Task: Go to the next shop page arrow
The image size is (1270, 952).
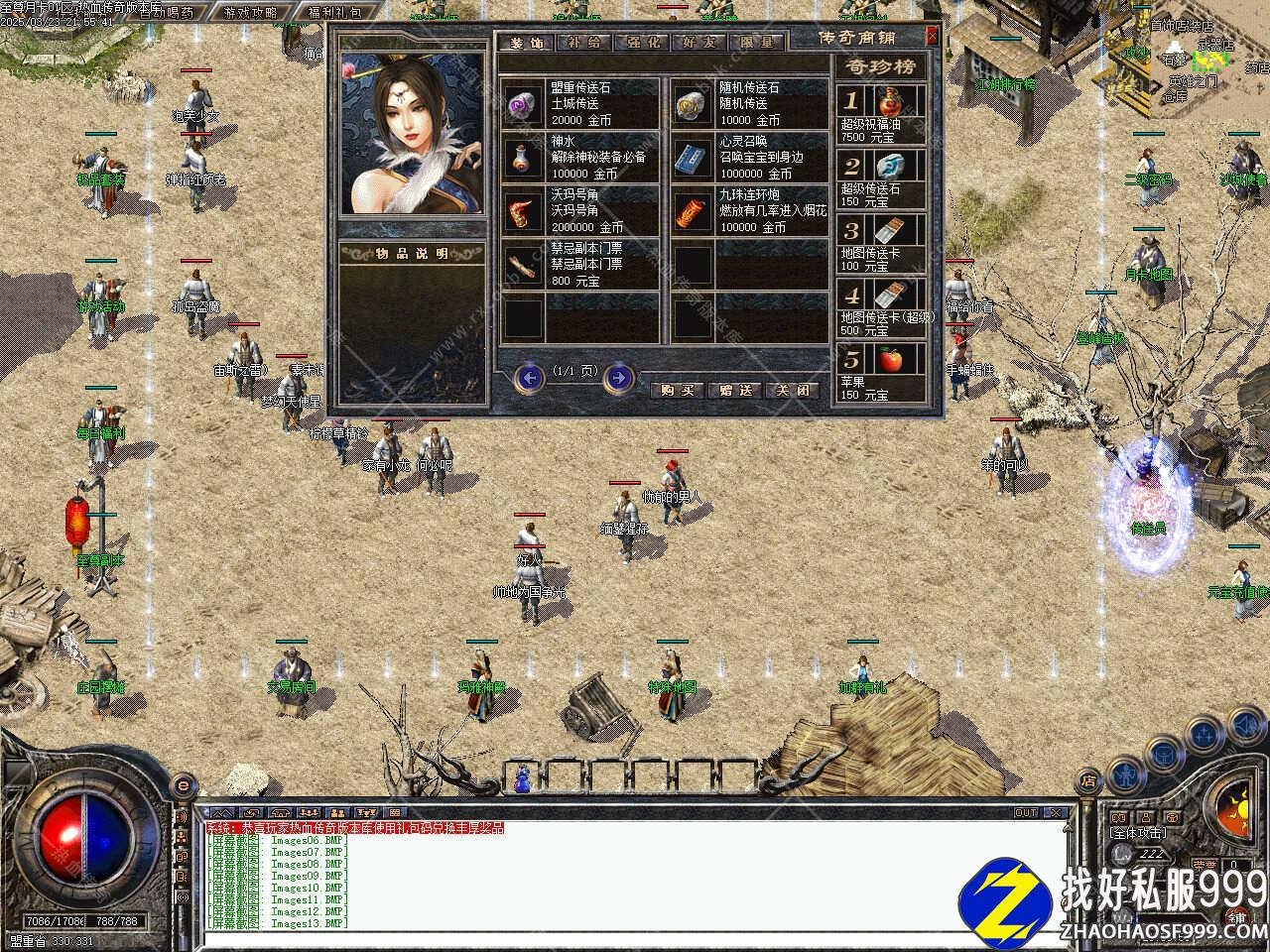Action: coord(619,376)
